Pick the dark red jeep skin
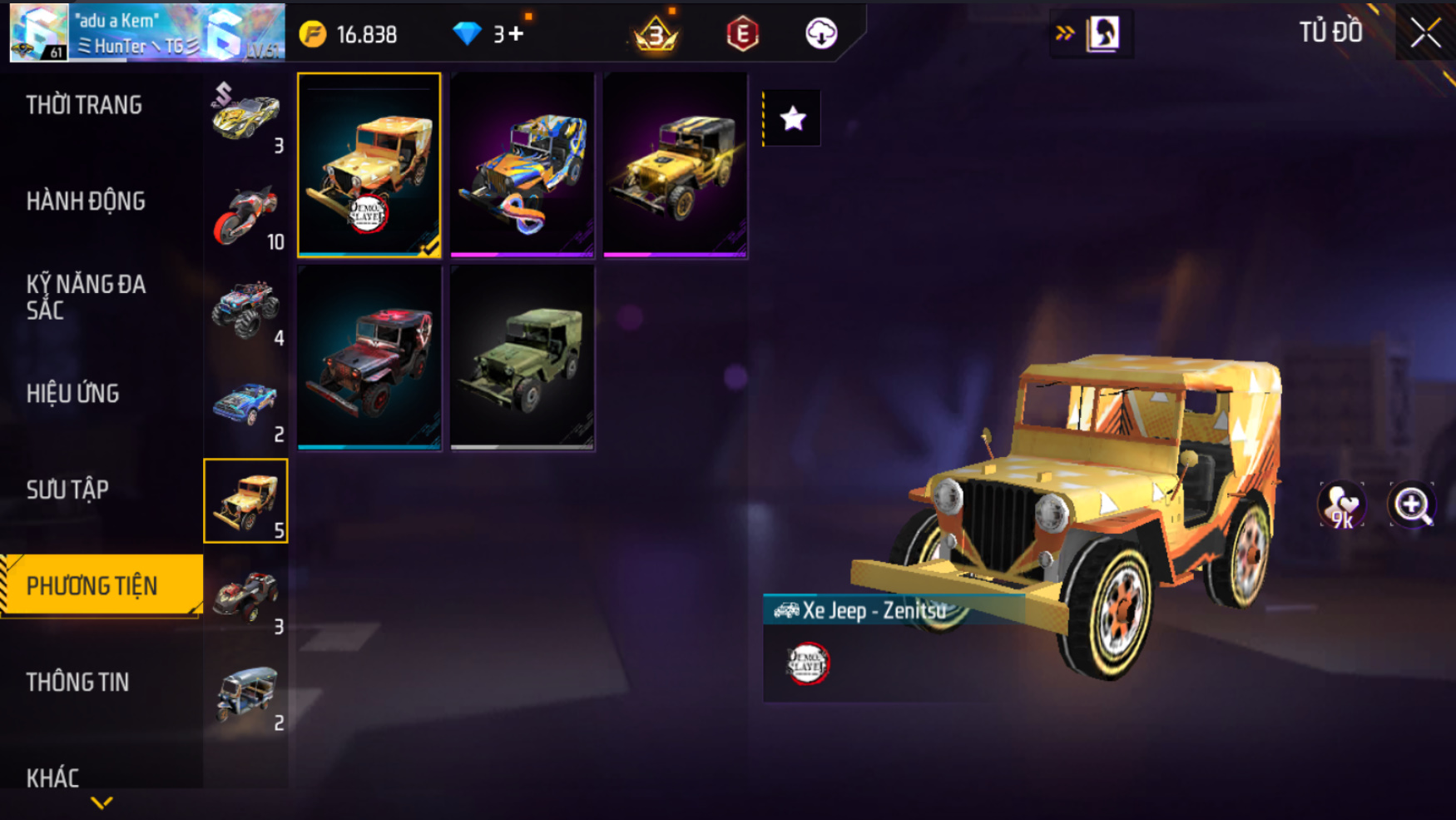This screenshot has height=820, width=1456. (x=369, y=358)
